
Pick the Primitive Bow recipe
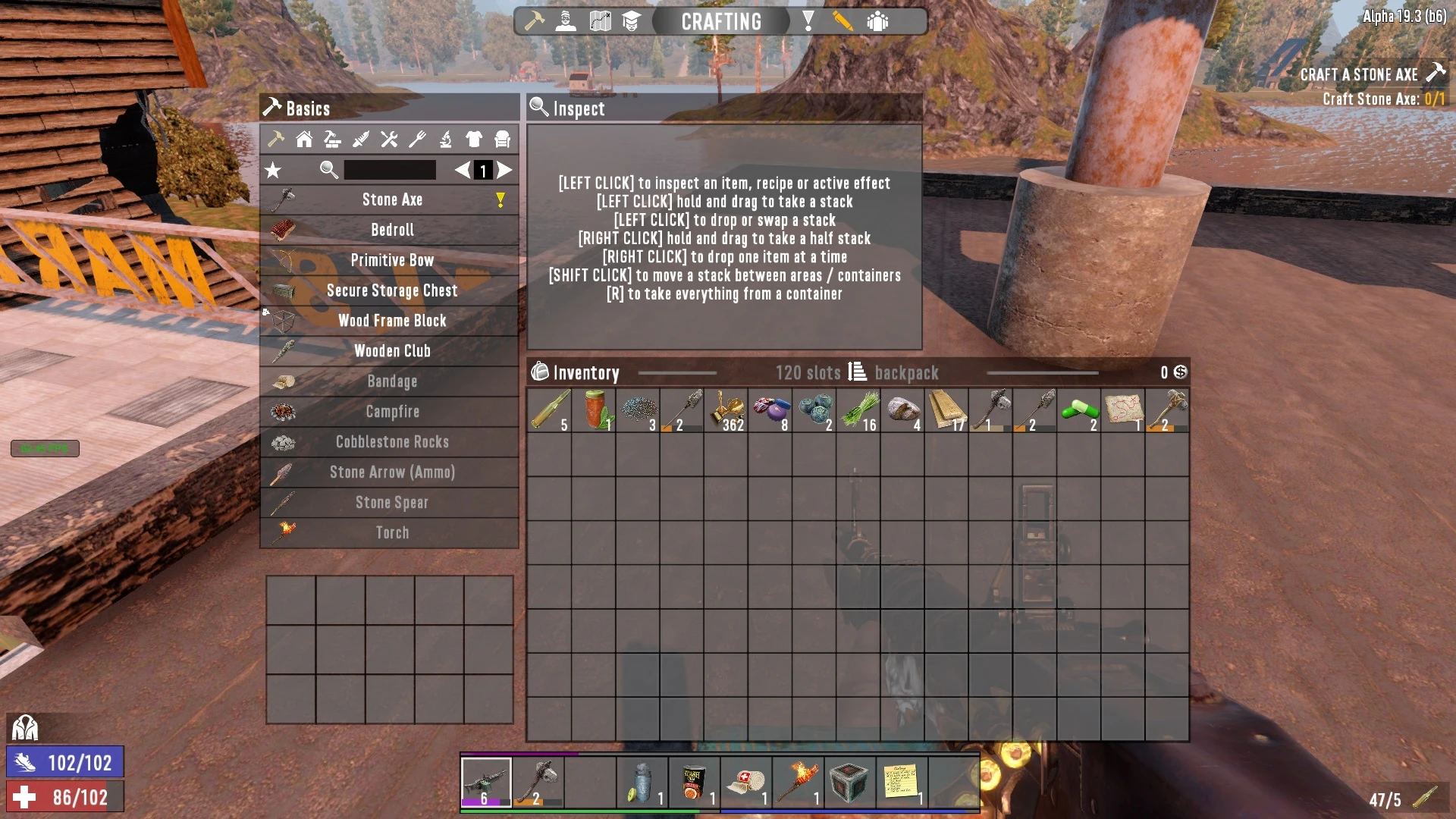[x=391, y=260]
